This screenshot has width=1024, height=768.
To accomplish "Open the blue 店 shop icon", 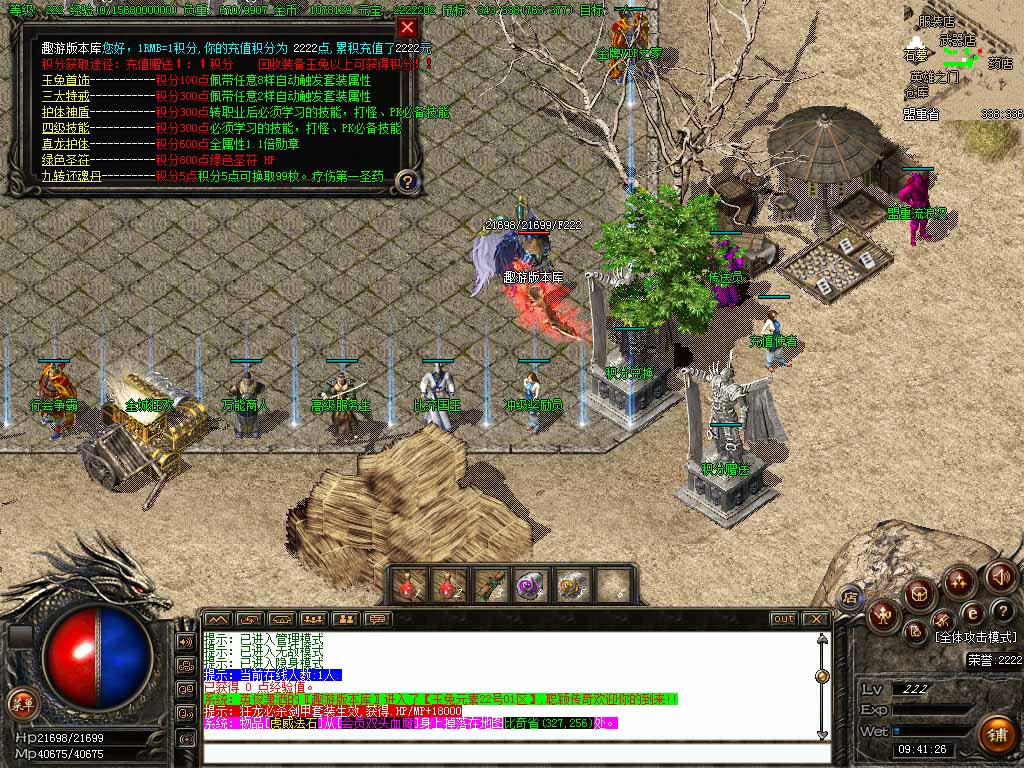I will tap(850, 597).
